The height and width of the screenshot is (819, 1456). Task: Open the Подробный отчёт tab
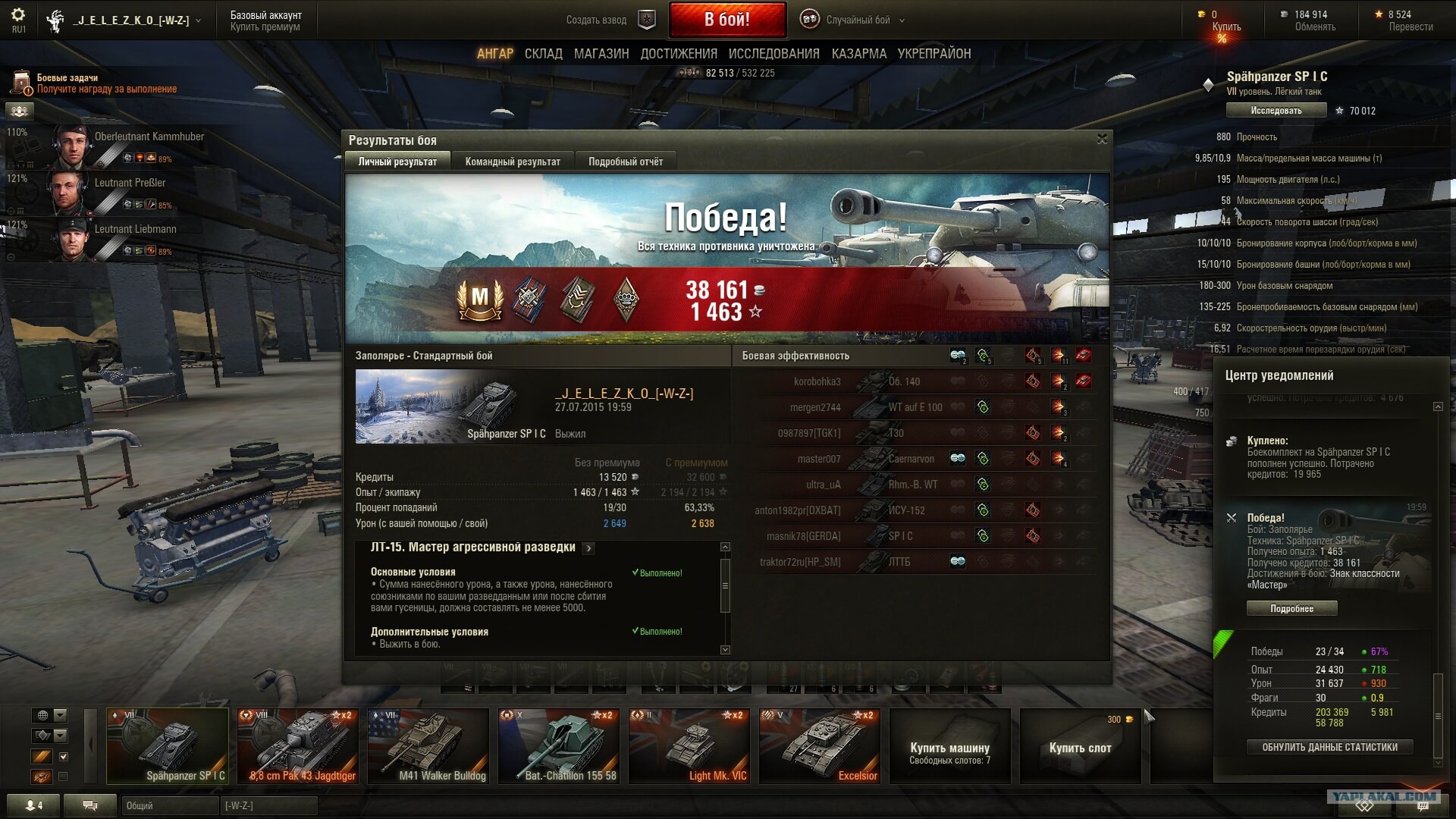point(625,162)
